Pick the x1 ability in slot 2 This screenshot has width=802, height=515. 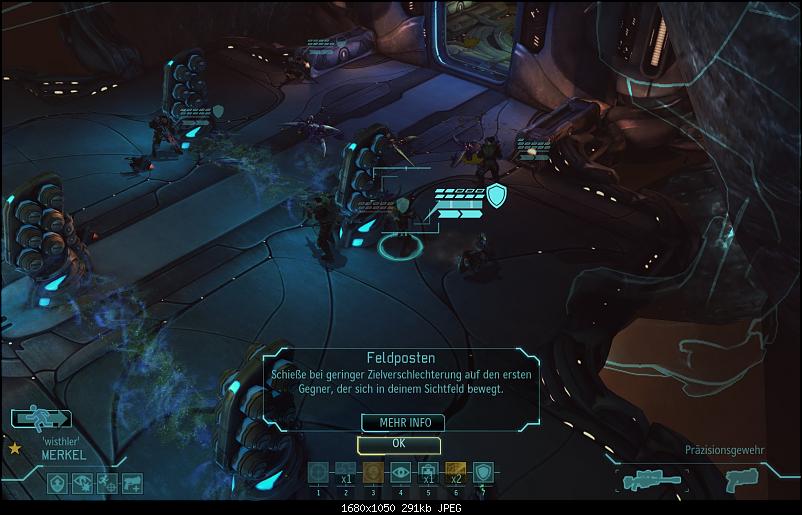pyautogui.click(x=345, y=473)
